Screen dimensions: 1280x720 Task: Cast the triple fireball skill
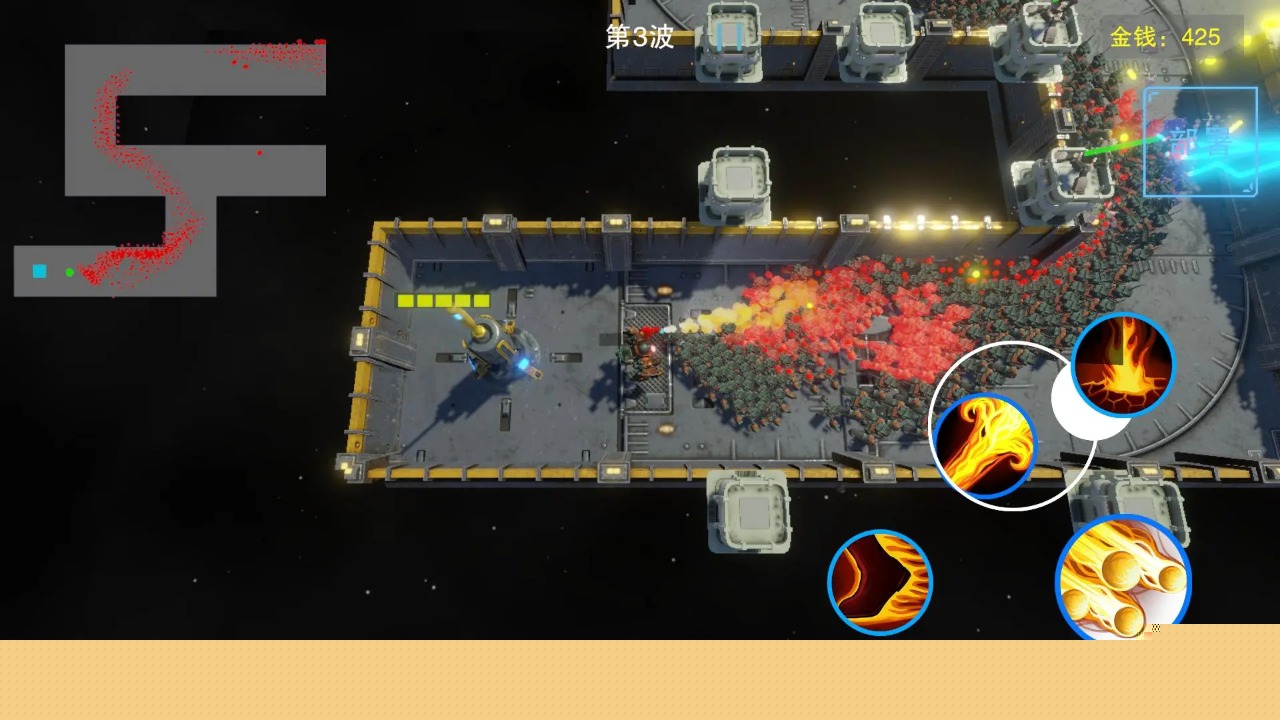pos(1122,582)
